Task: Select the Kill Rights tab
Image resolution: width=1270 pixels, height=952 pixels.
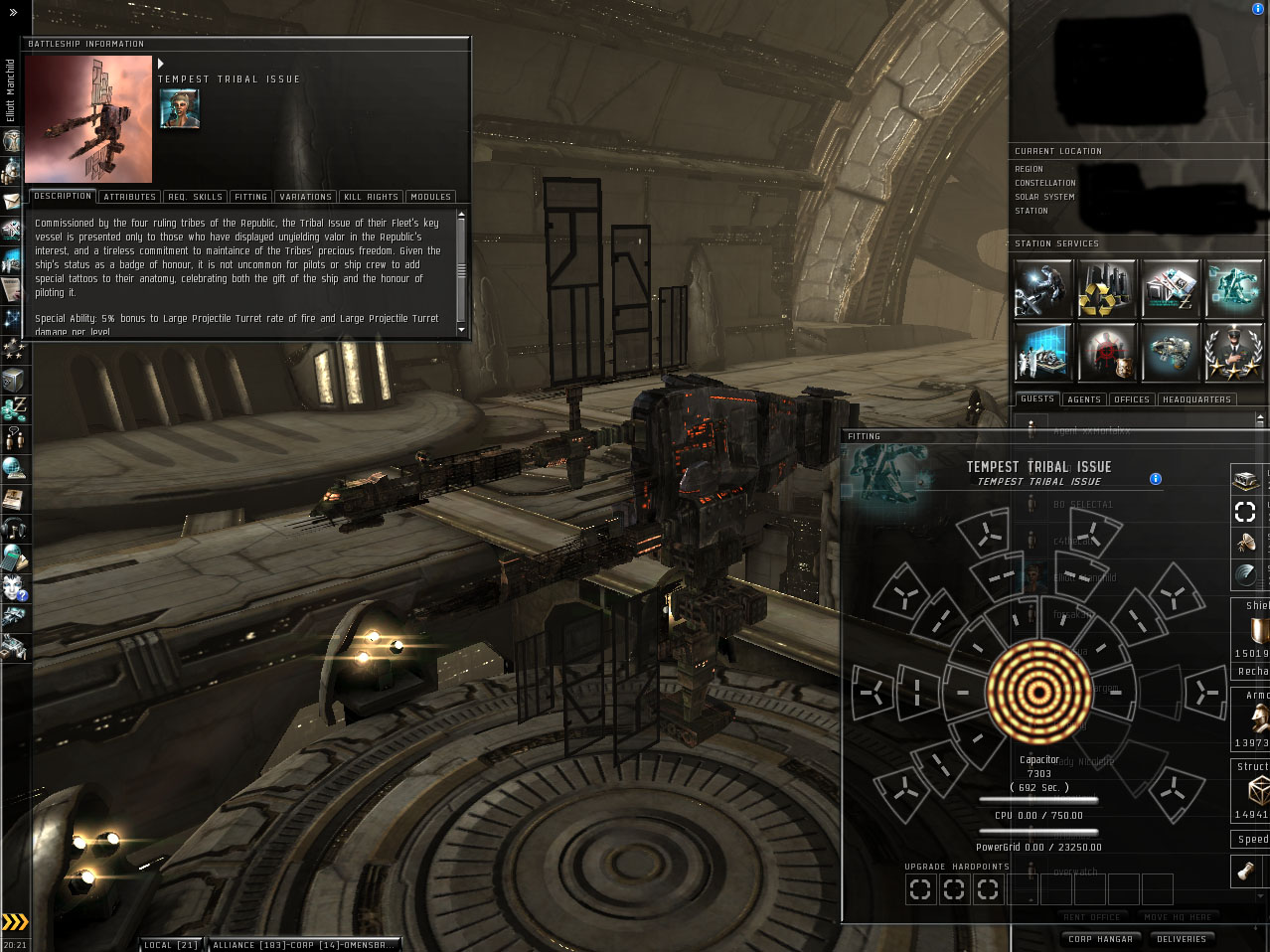Action: pyautogui.click(x=371, y=197)
